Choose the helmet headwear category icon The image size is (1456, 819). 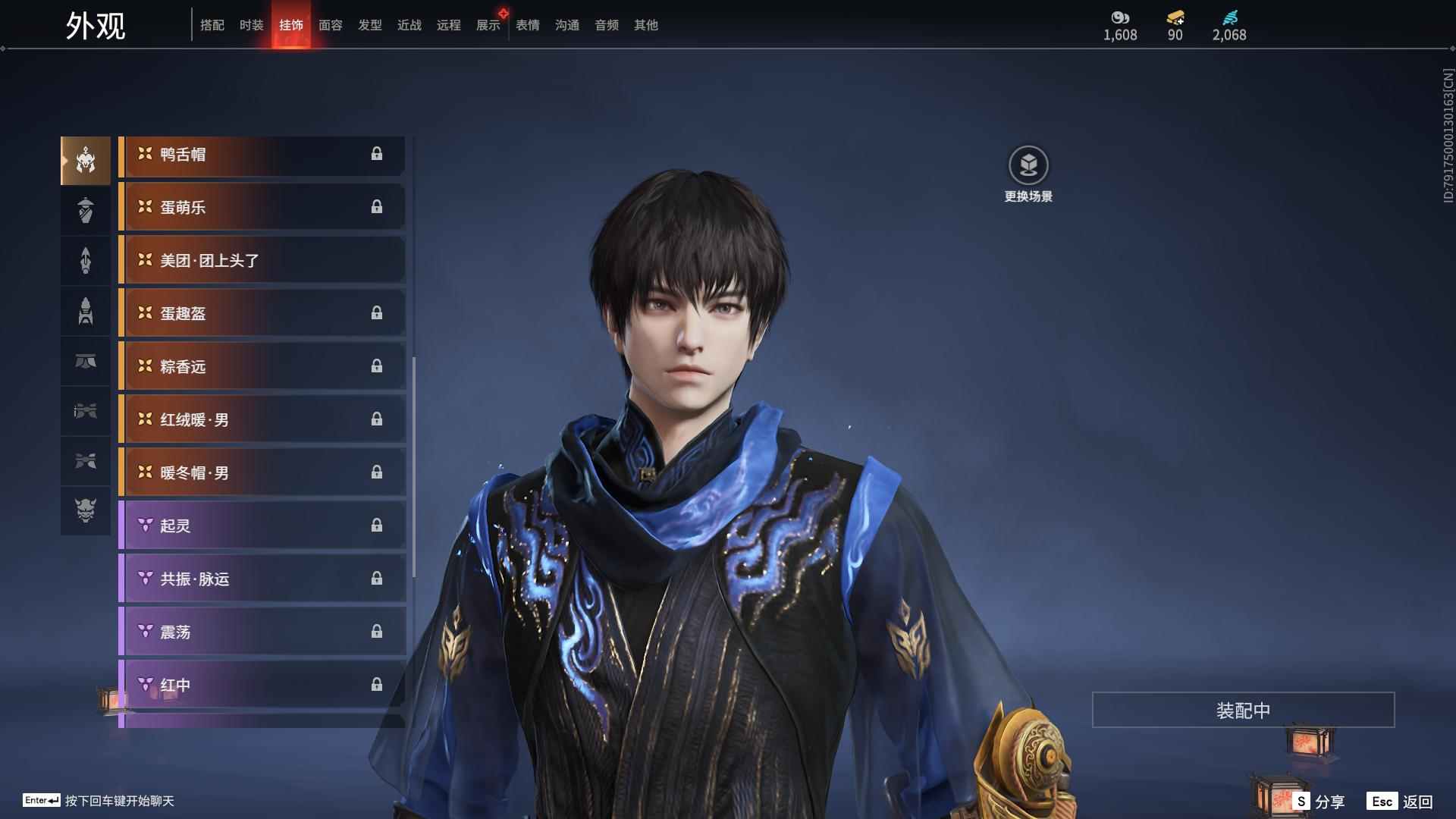point(86,160)
